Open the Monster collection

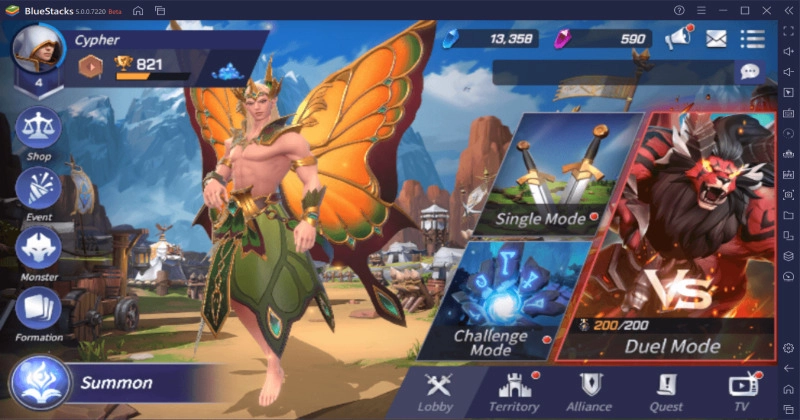(x=38, y=250)
